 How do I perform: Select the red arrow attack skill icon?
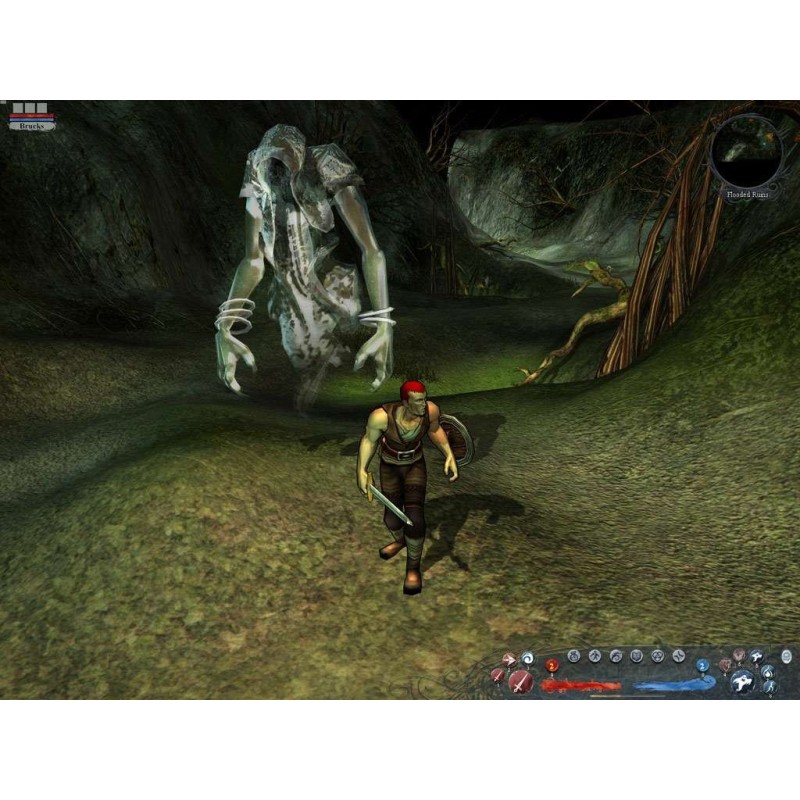click(507, 660)
